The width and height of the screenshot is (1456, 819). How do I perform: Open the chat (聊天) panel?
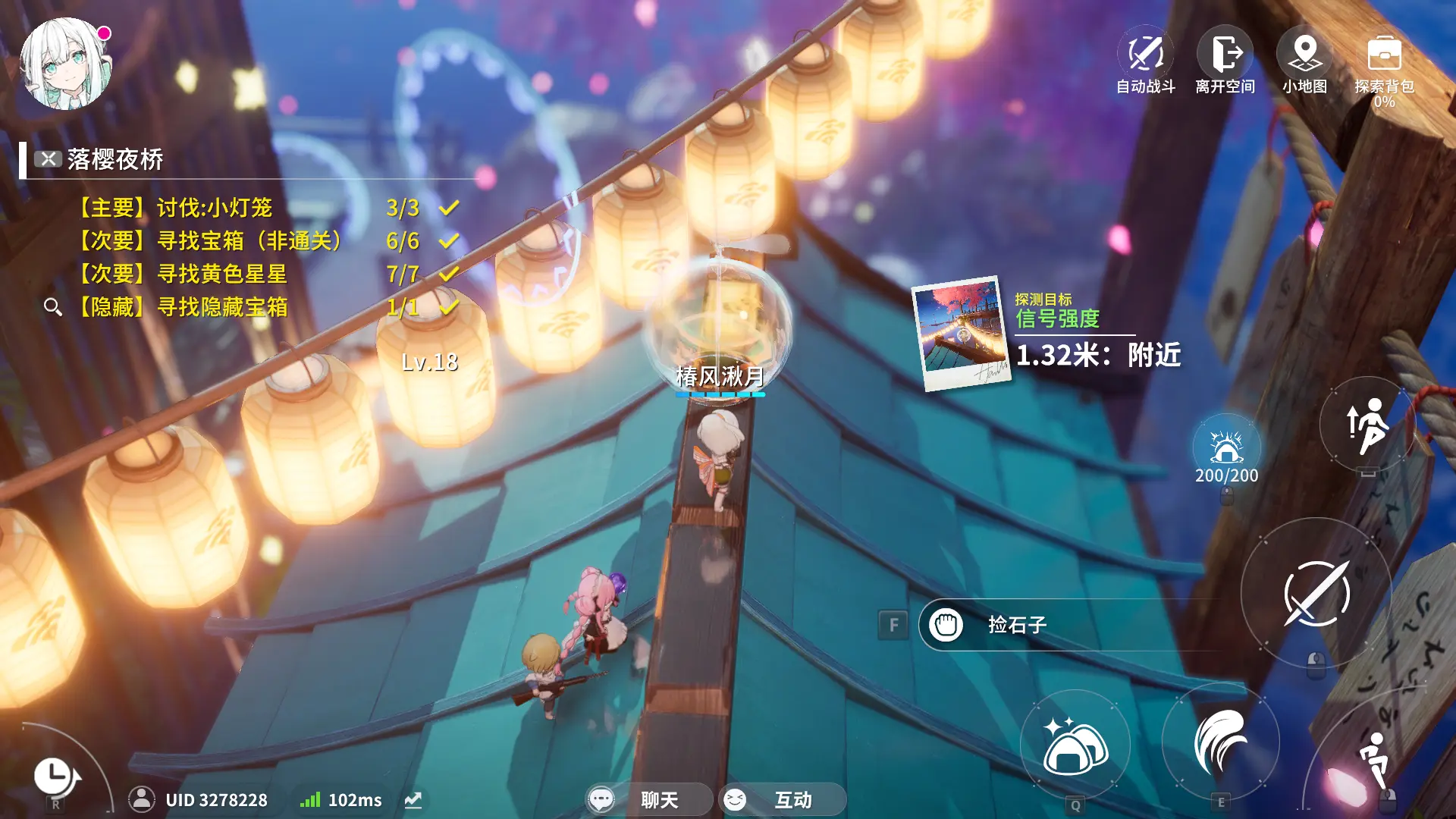(648, 800)
